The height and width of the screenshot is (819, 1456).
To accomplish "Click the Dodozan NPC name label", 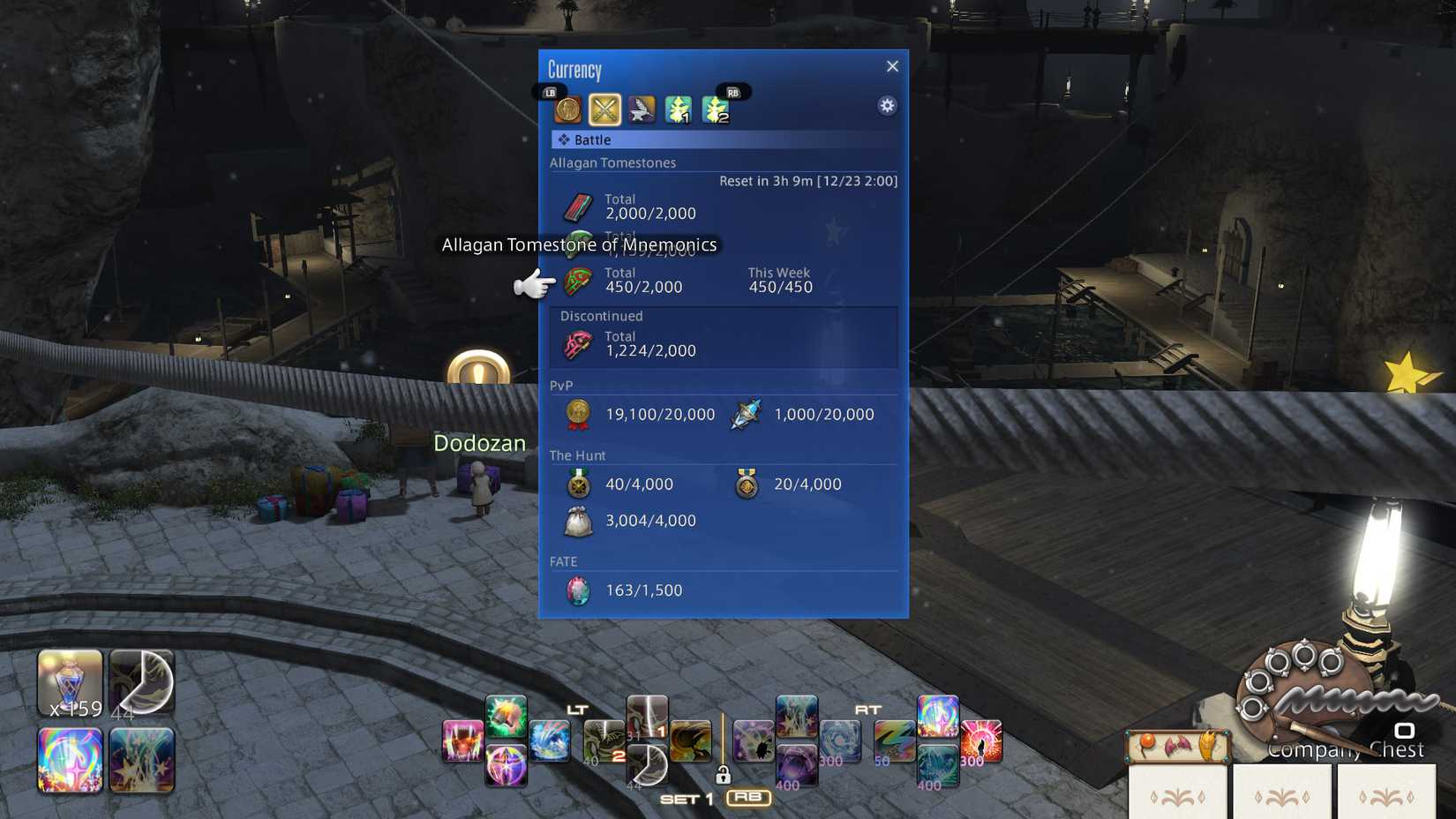I will point(479,443).
